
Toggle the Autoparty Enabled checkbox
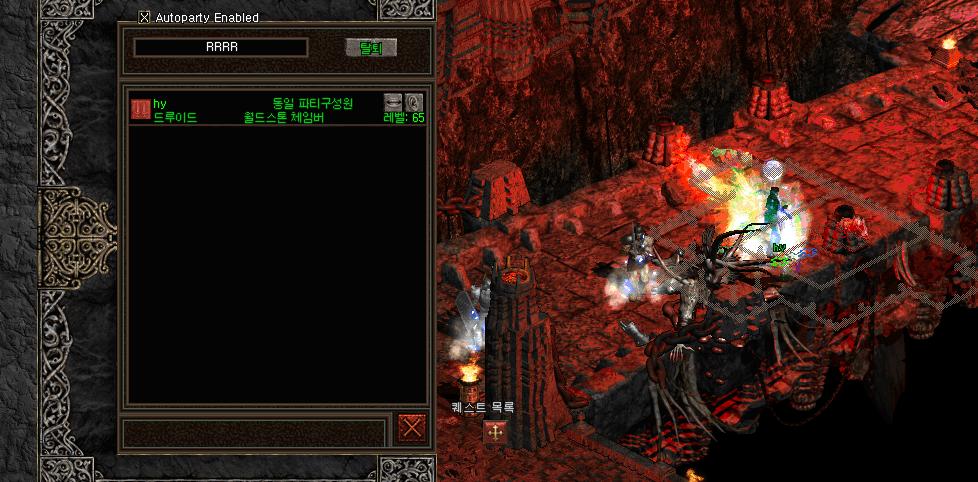pos(145,17)
